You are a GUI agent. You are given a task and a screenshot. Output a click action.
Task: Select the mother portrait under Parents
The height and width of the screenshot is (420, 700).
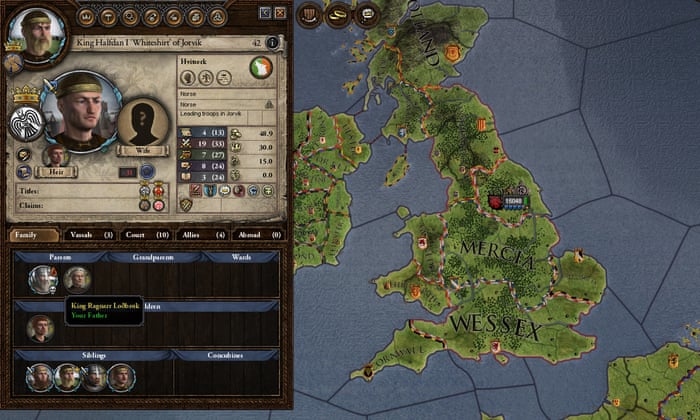pos(76,279)
